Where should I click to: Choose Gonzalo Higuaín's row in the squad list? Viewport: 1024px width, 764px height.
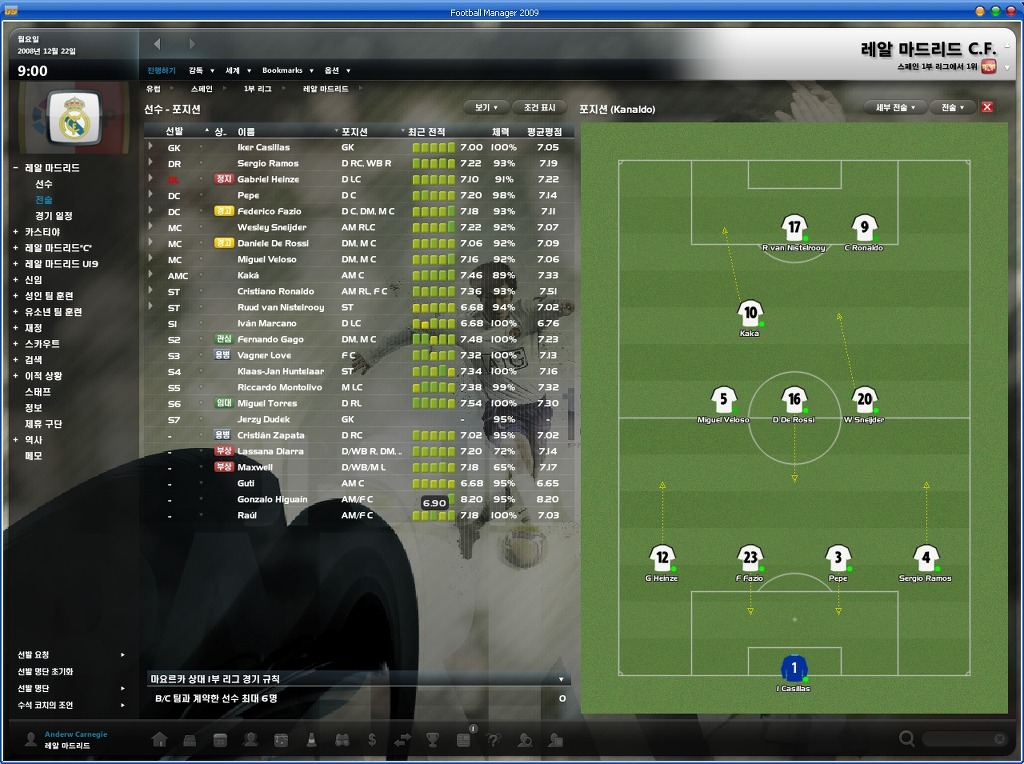point(272,500)
